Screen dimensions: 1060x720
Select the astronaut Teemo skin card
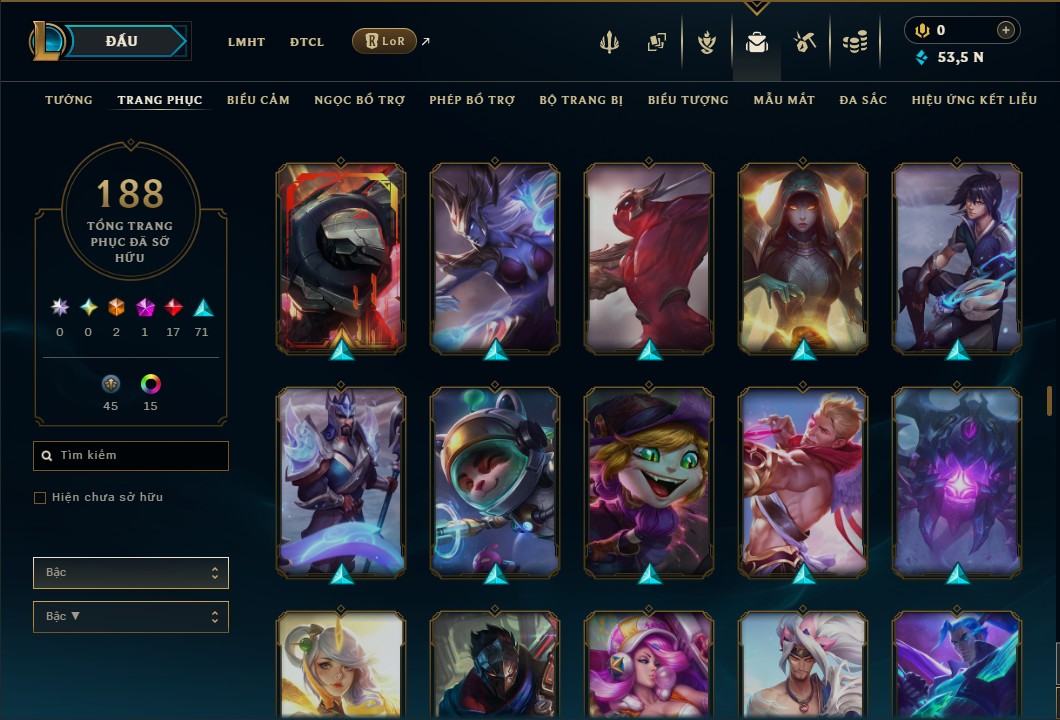(495, 481)
